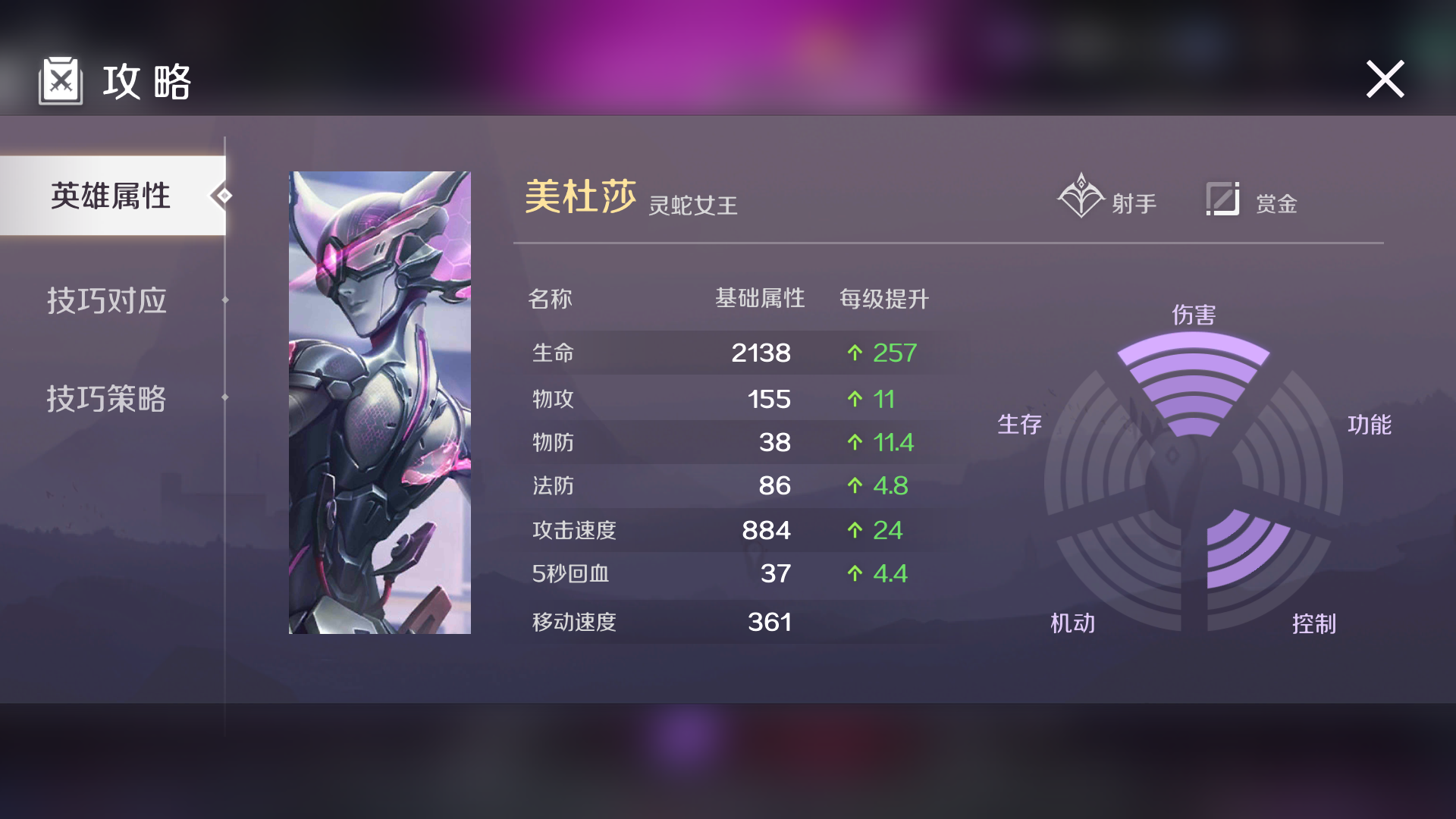Viewport: 1456px width, 819px height.
Task: Click the green arrow next to 24
Action: click(x=856, y=530)
